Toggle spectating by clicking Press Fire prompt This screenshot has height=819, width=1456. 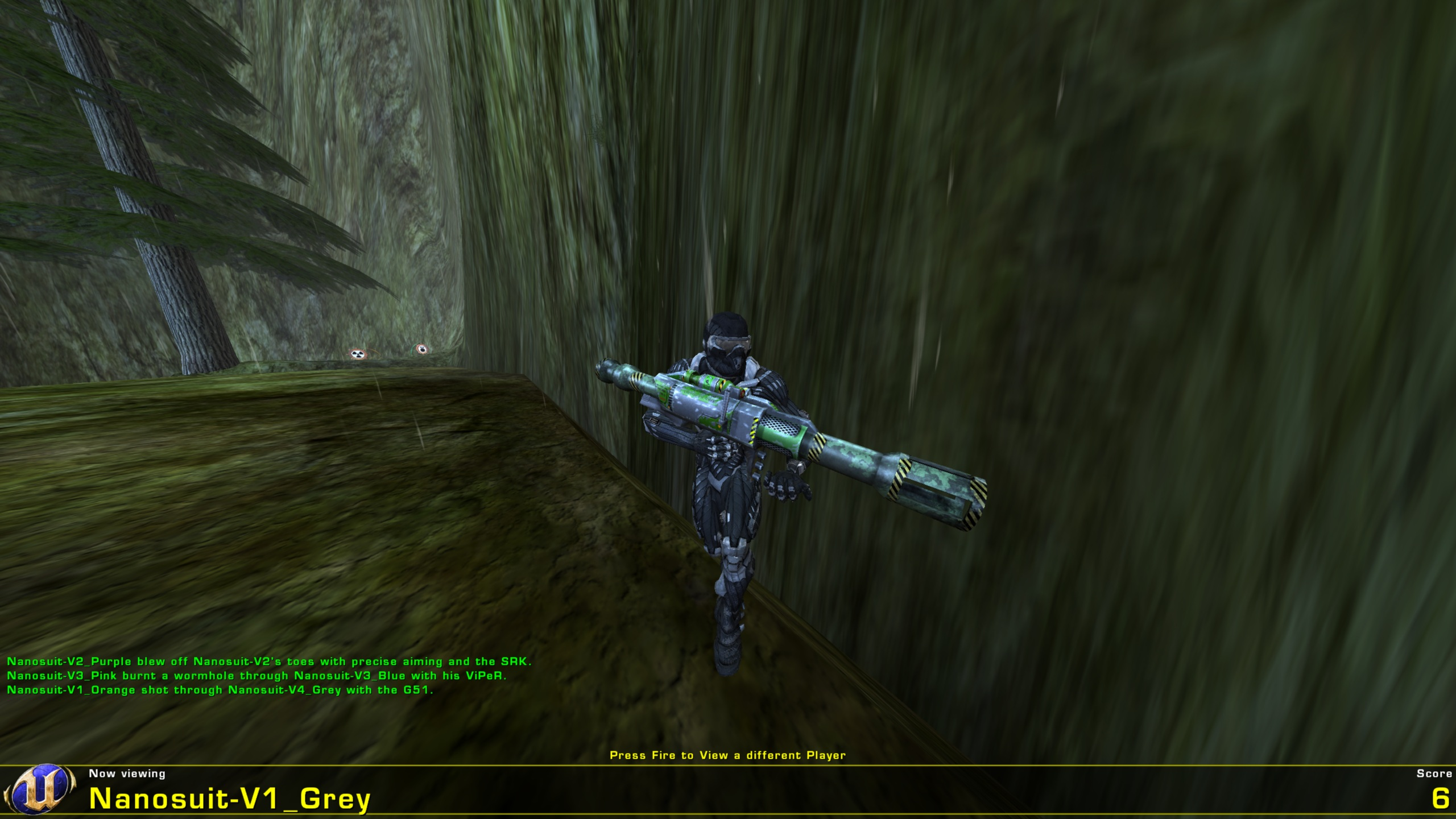coord(728,754)
